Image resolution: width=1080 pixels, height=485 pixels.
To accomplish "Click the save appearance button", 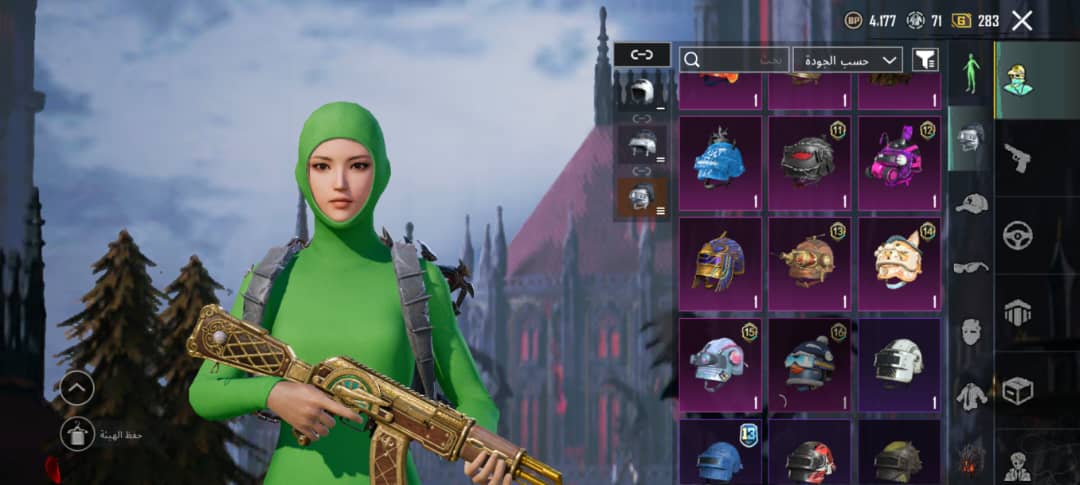I will [78, 434].
